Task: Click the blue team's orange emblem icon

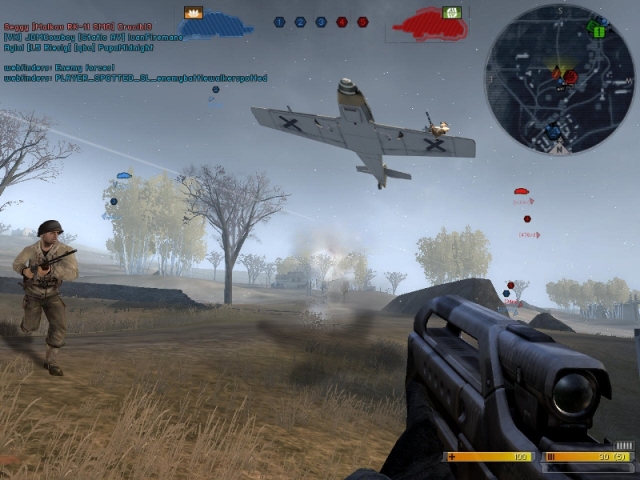Action: (193, 13)
